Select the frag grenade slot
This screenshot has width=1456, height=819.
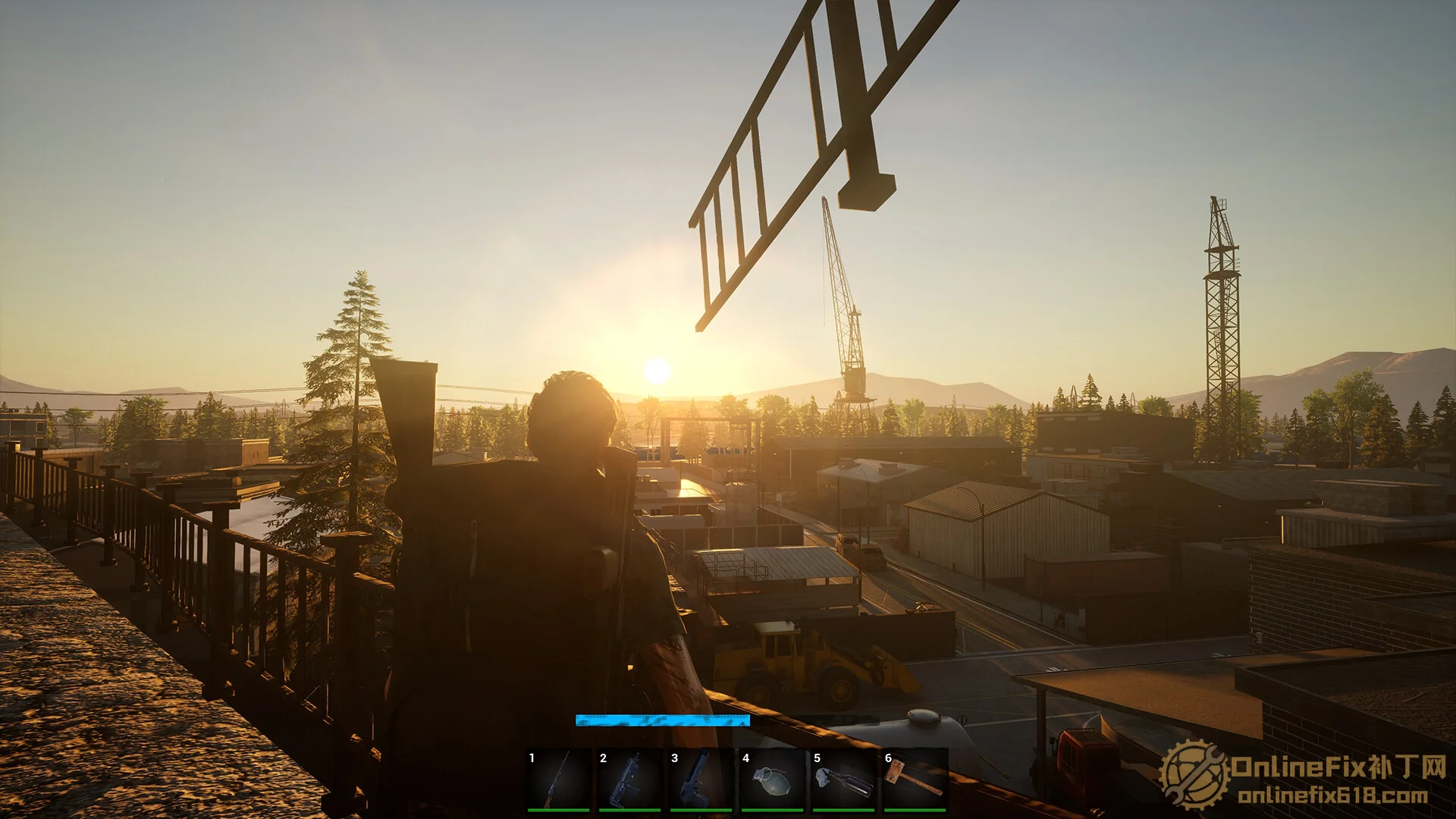(773, 780)
